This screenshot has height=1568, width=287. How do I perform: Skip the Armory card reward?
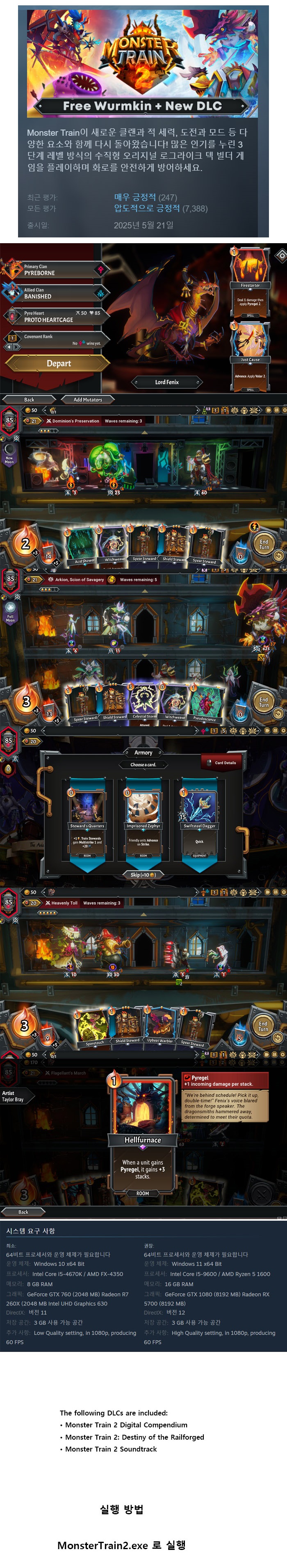(143, 875)
